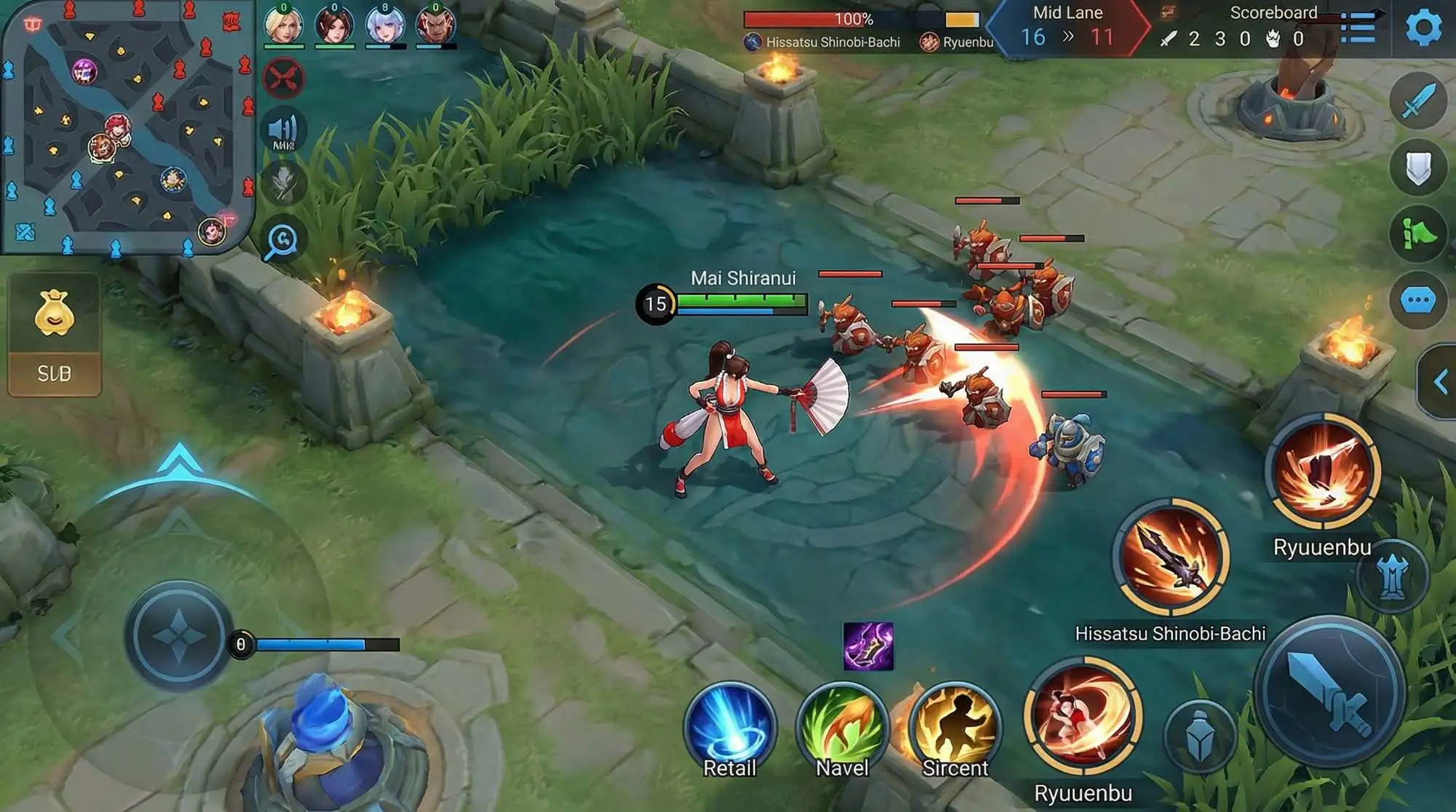Expand the side panel arrow

pos(1439,382)
